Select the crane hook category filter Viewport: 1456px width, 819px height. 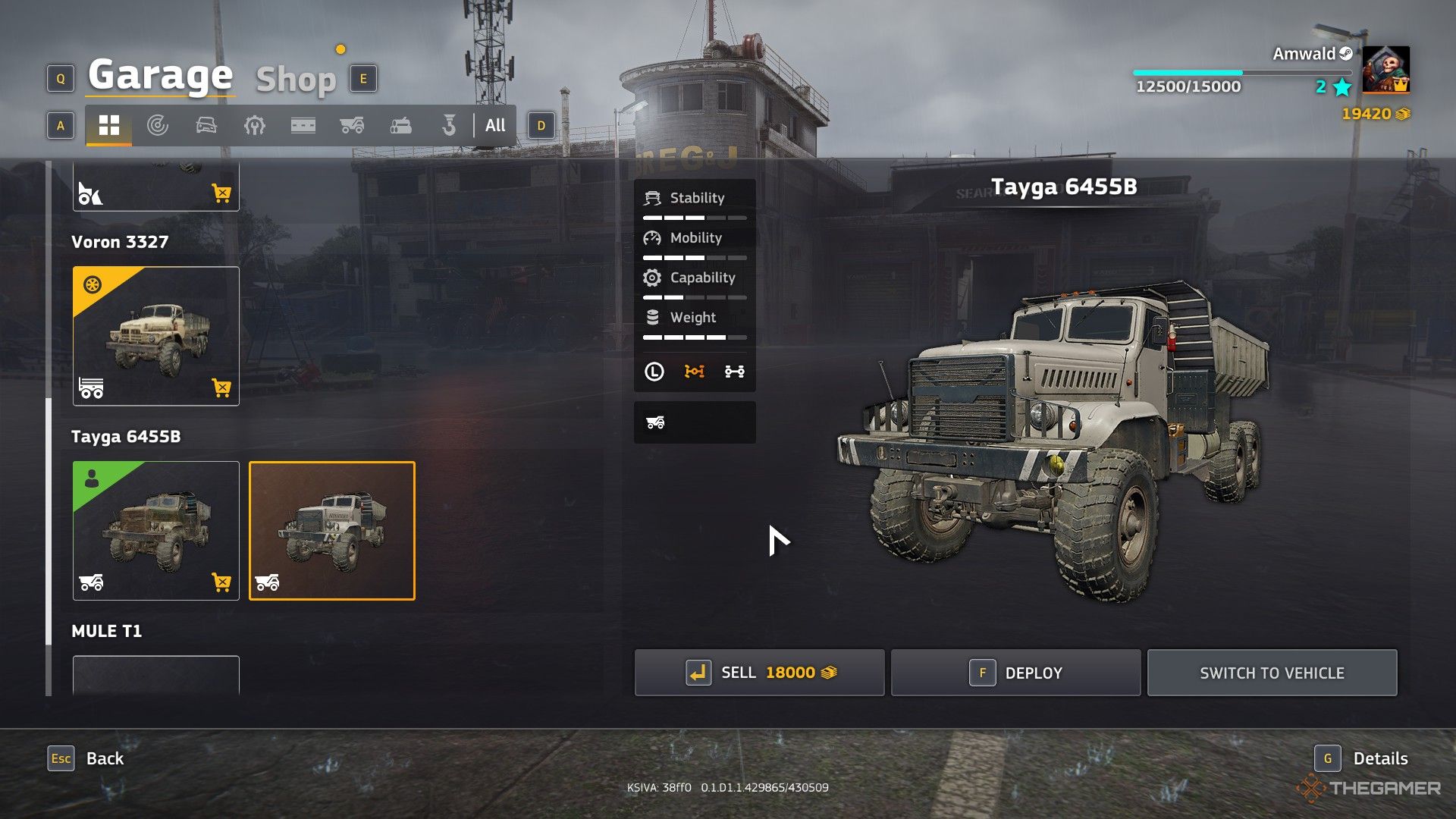pos(449,125)
